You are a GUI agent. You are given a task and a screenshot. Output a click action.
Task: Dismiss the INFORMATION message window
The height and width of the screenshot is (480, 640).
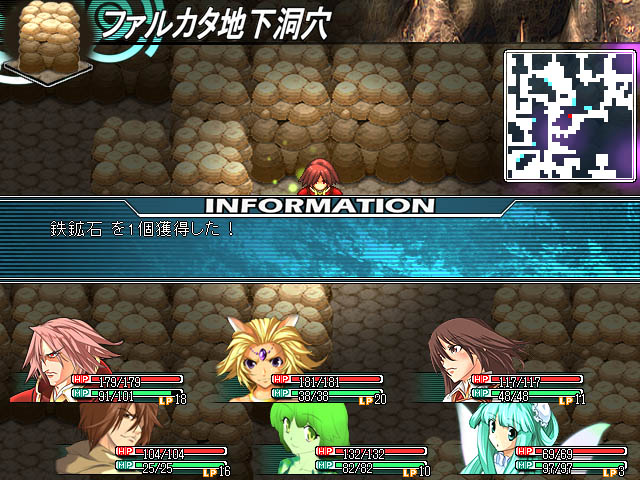click(320, 240)
